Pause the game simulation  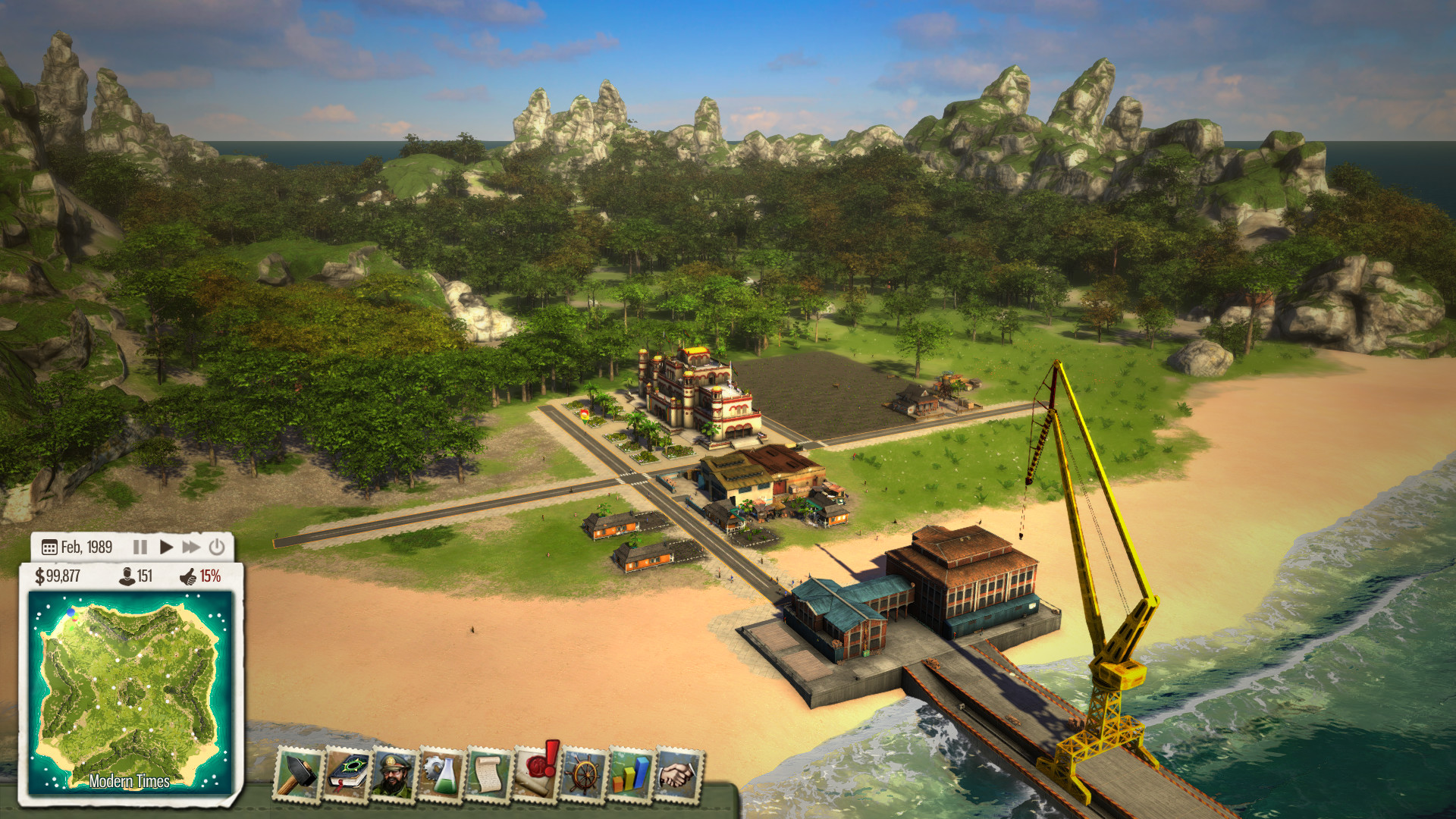pyautogui.click(x=140, y=546)
